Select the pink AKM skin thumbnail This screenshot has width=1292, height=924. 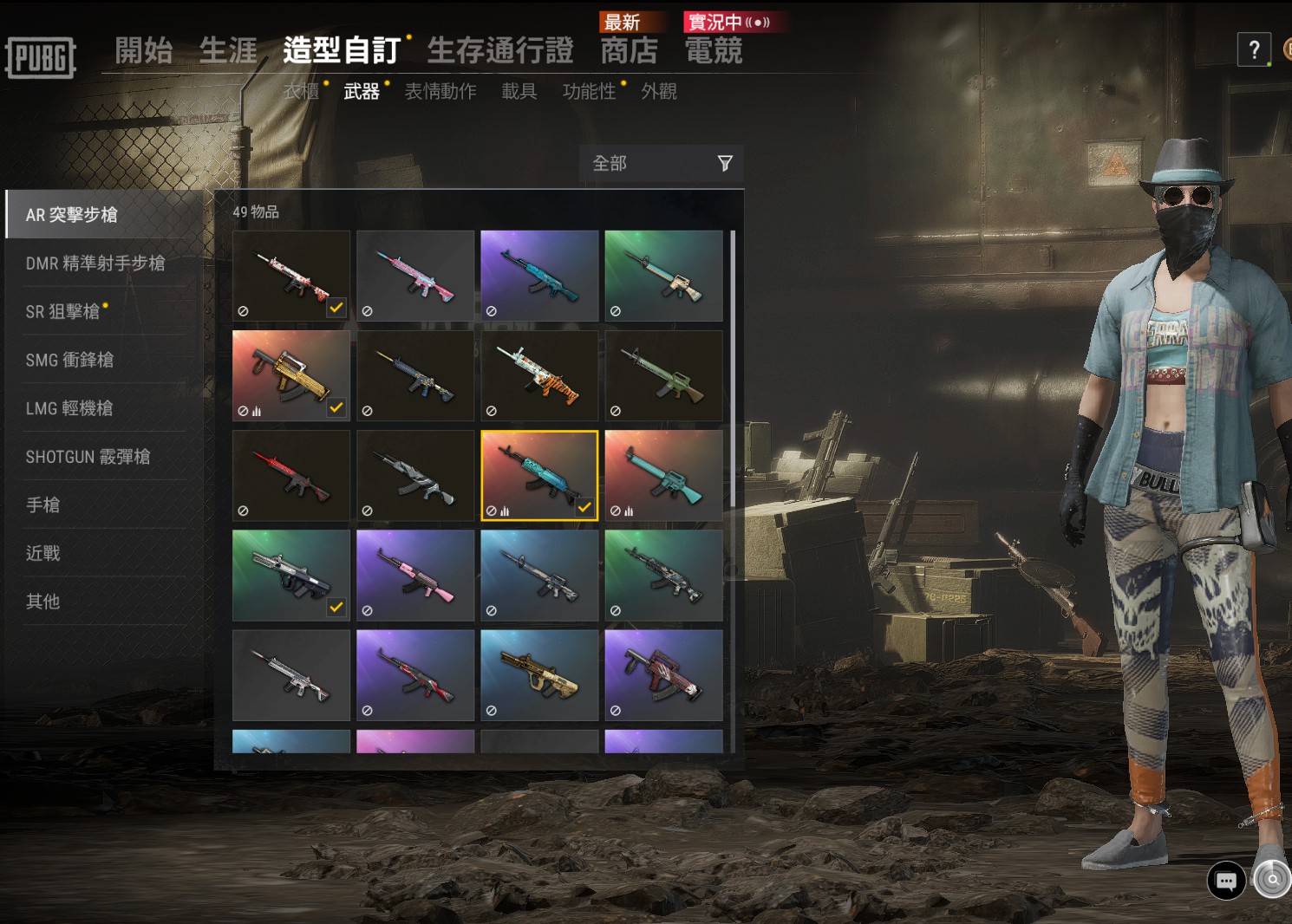pyautogui.click(x=414, y=575)
